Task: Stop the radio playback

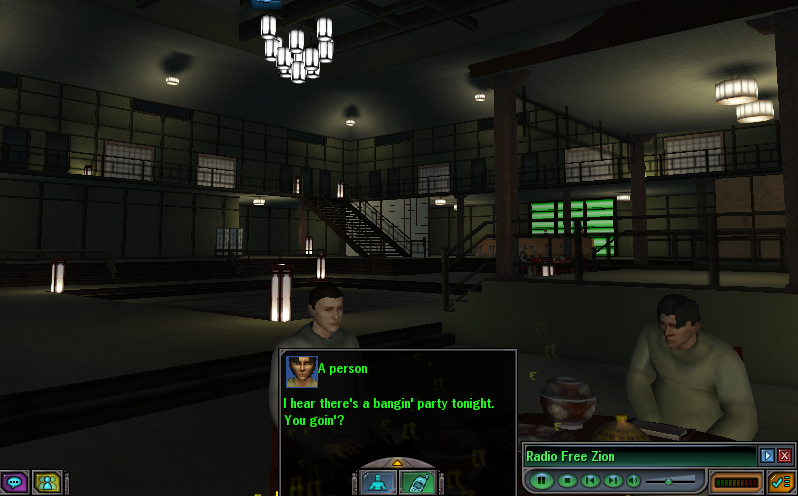Action: [567, 481]
